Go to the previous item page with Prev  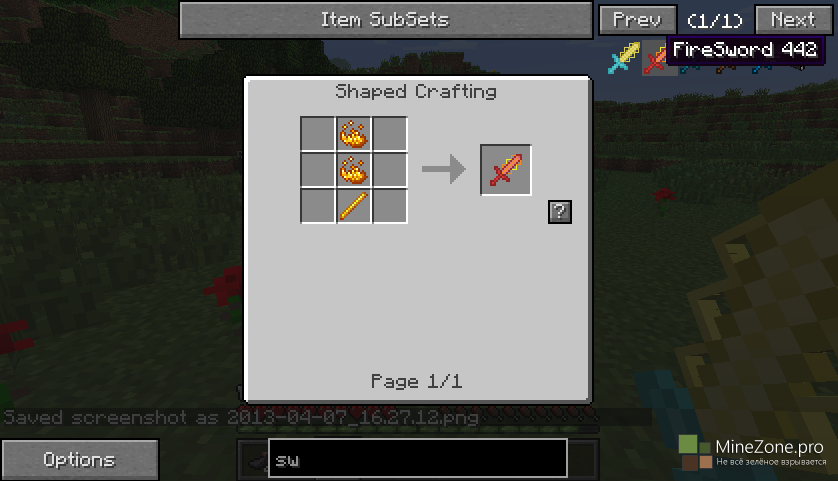(636, 20)
